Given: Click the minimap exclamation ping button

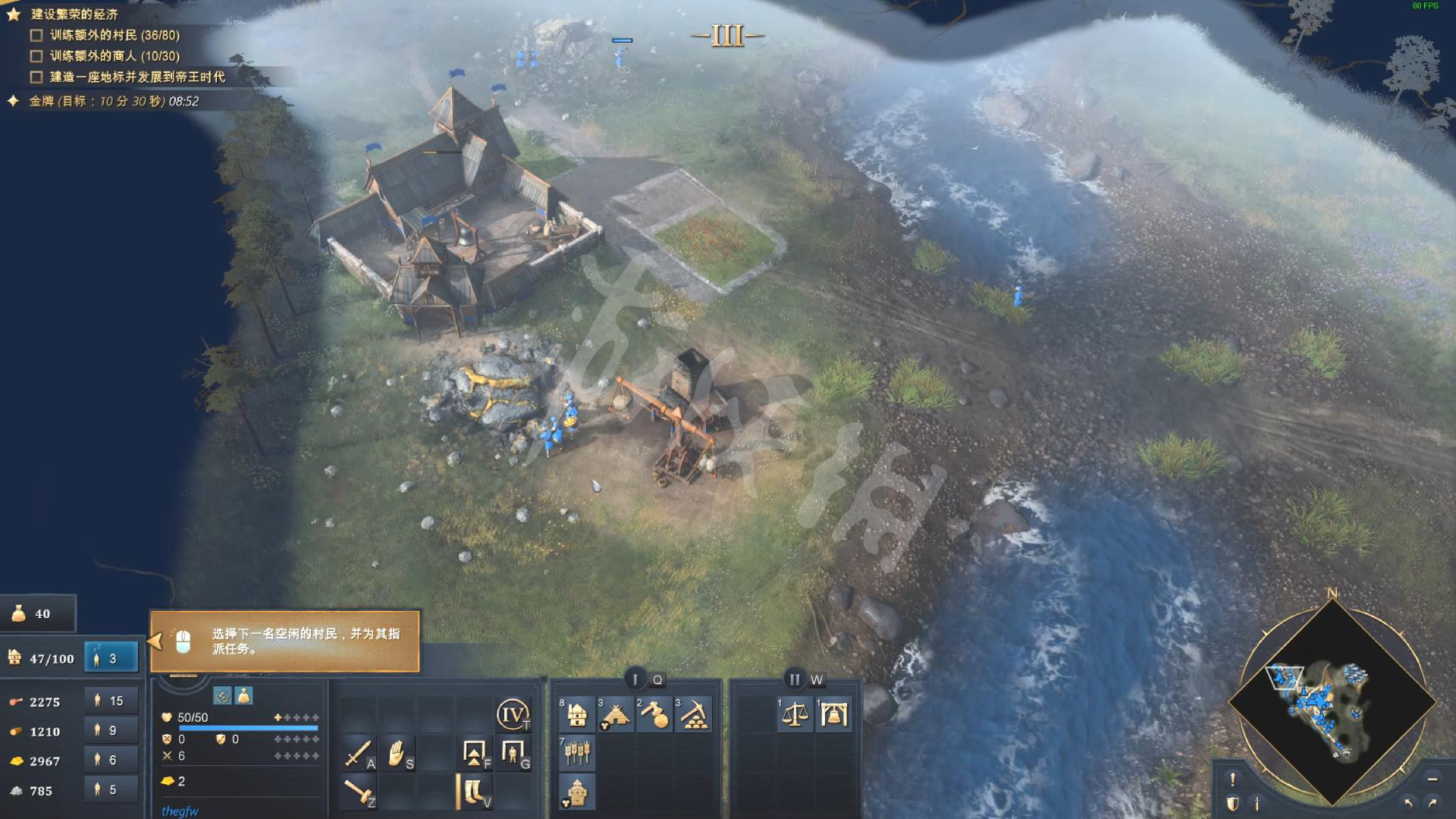Looking at the screenshot, I should point(1232,779).
